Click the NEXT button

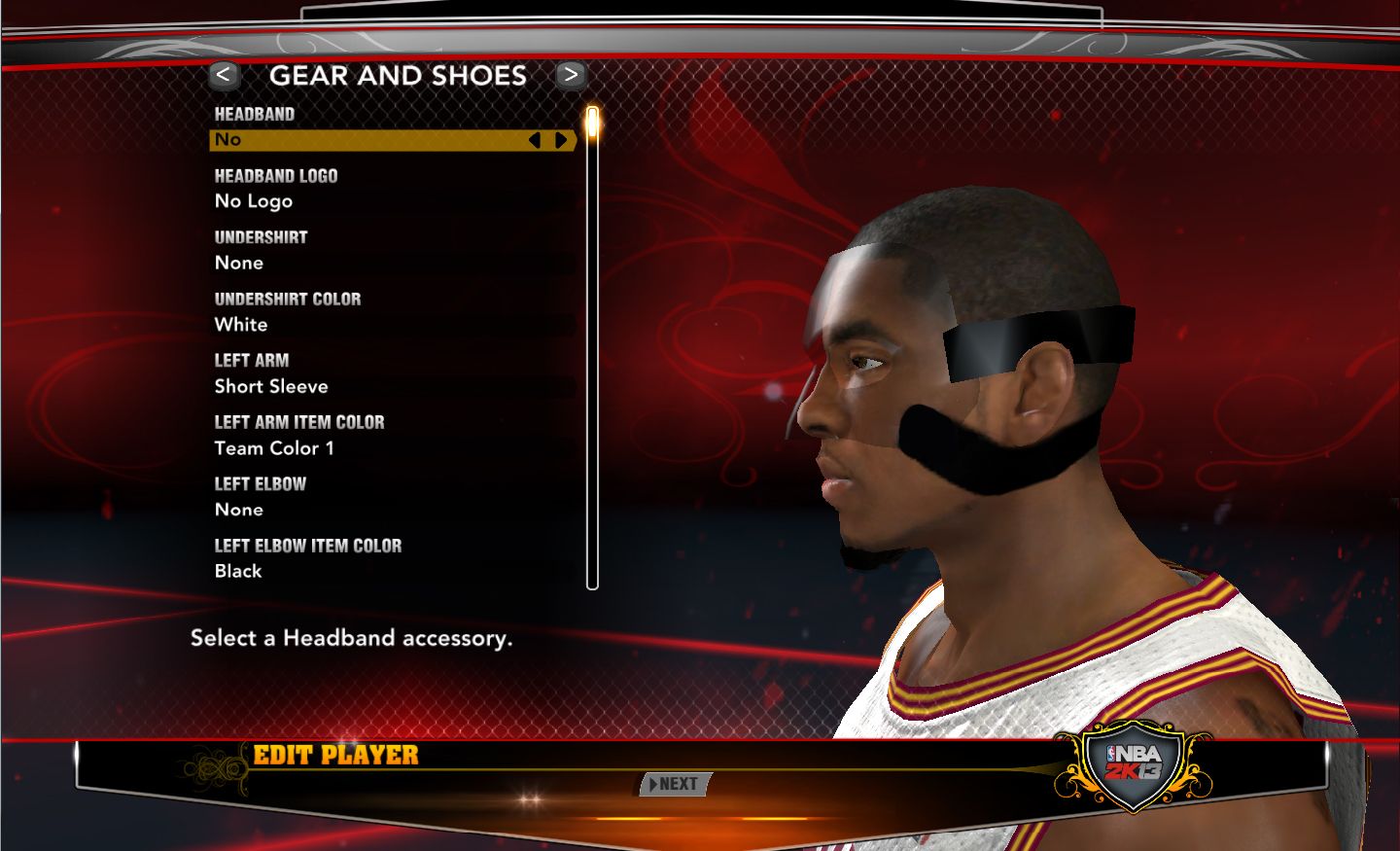click(676, 784)
